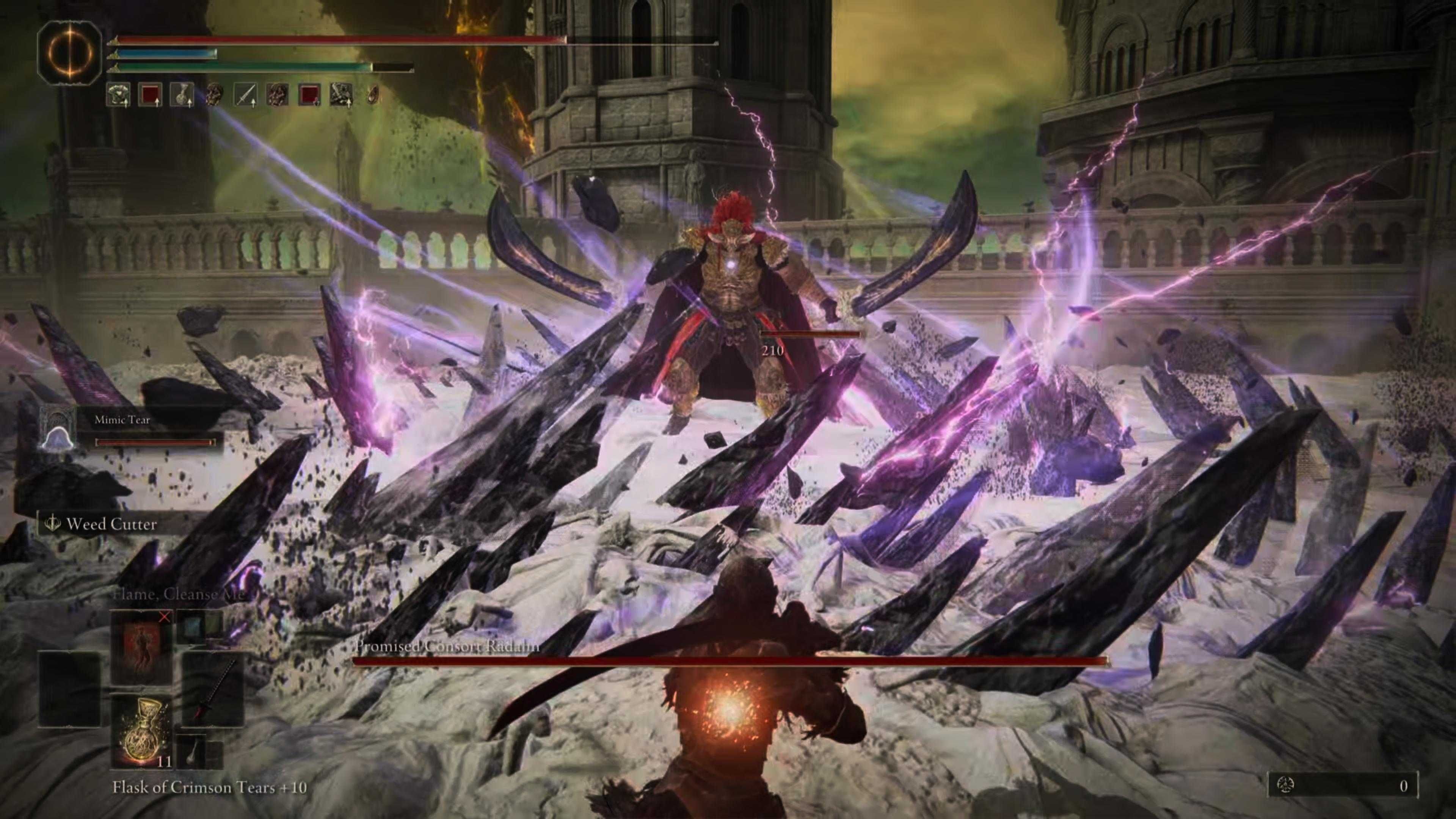Click the Weed Cutter item pickup icon
The width and height of the screenshot is (1456, 819).
click(x=52, y=524)
